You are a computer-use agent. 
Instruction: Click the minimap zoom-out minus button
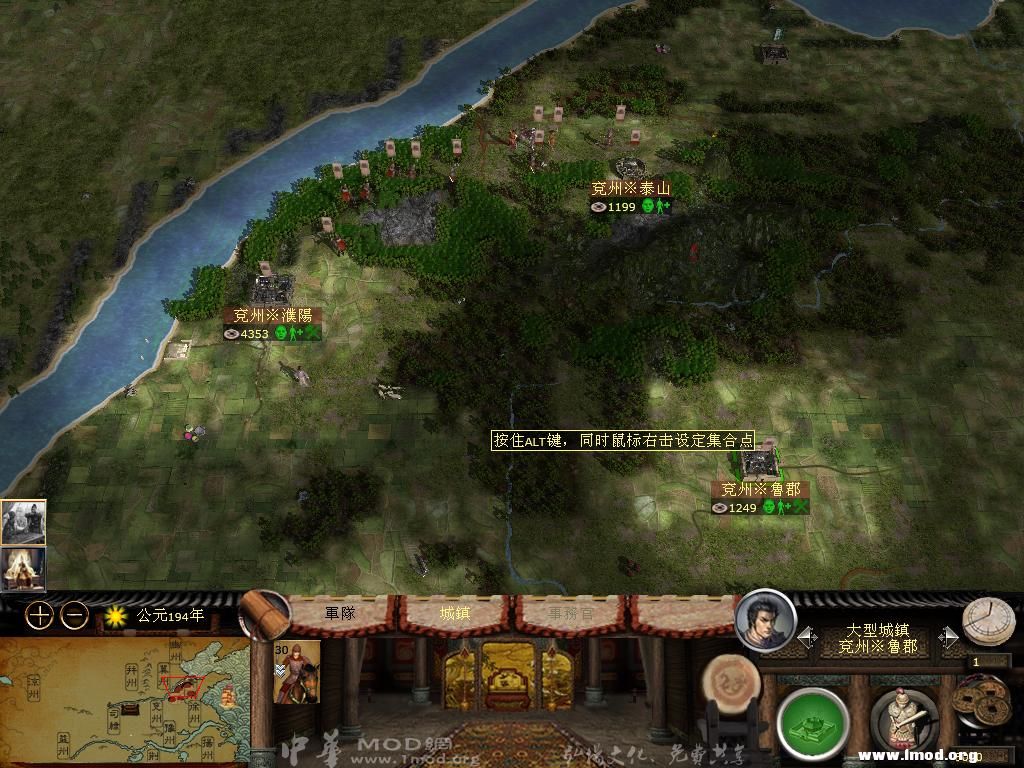[x=74, y=615]
